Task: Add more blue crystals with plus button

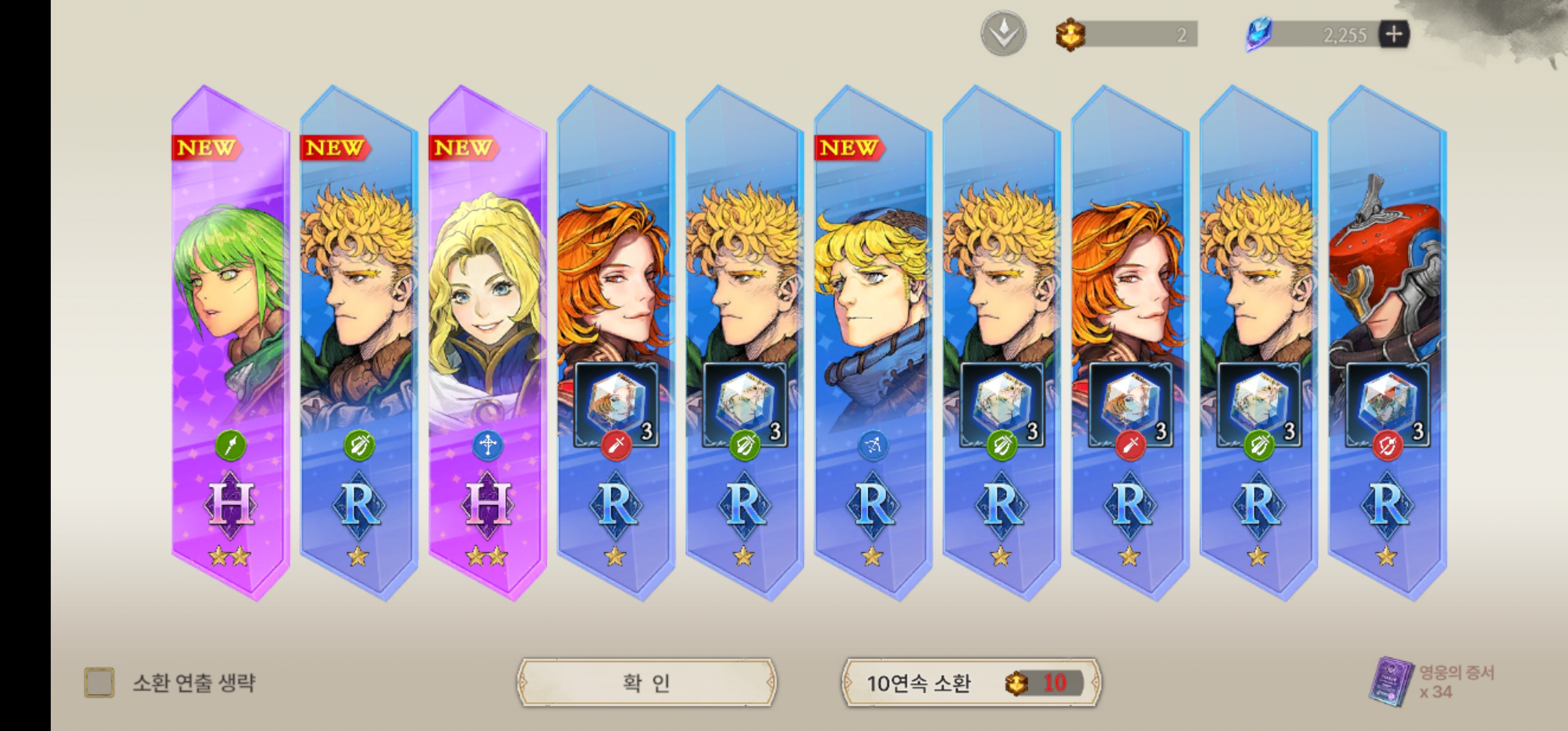Action: click(x=1393, y=34)
